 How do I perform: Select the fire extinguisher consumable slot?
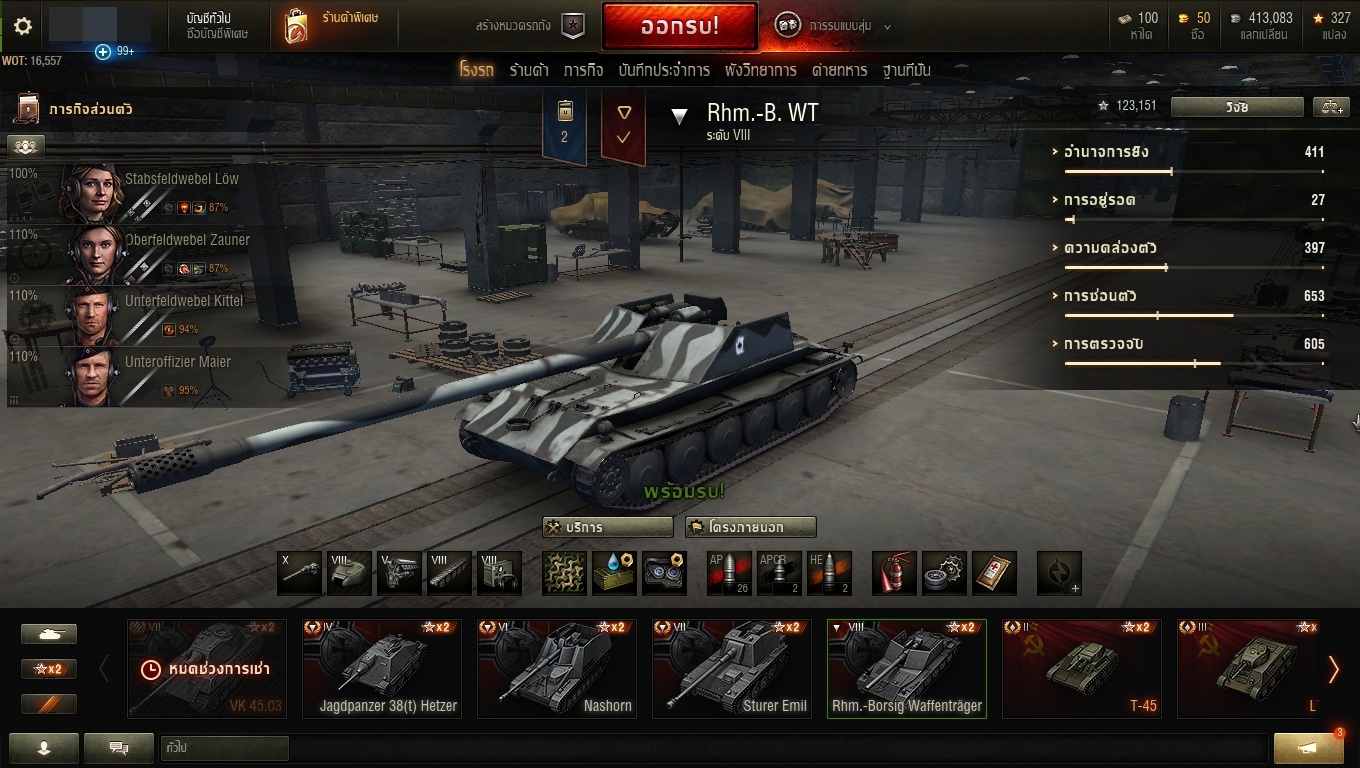[895, 573]
